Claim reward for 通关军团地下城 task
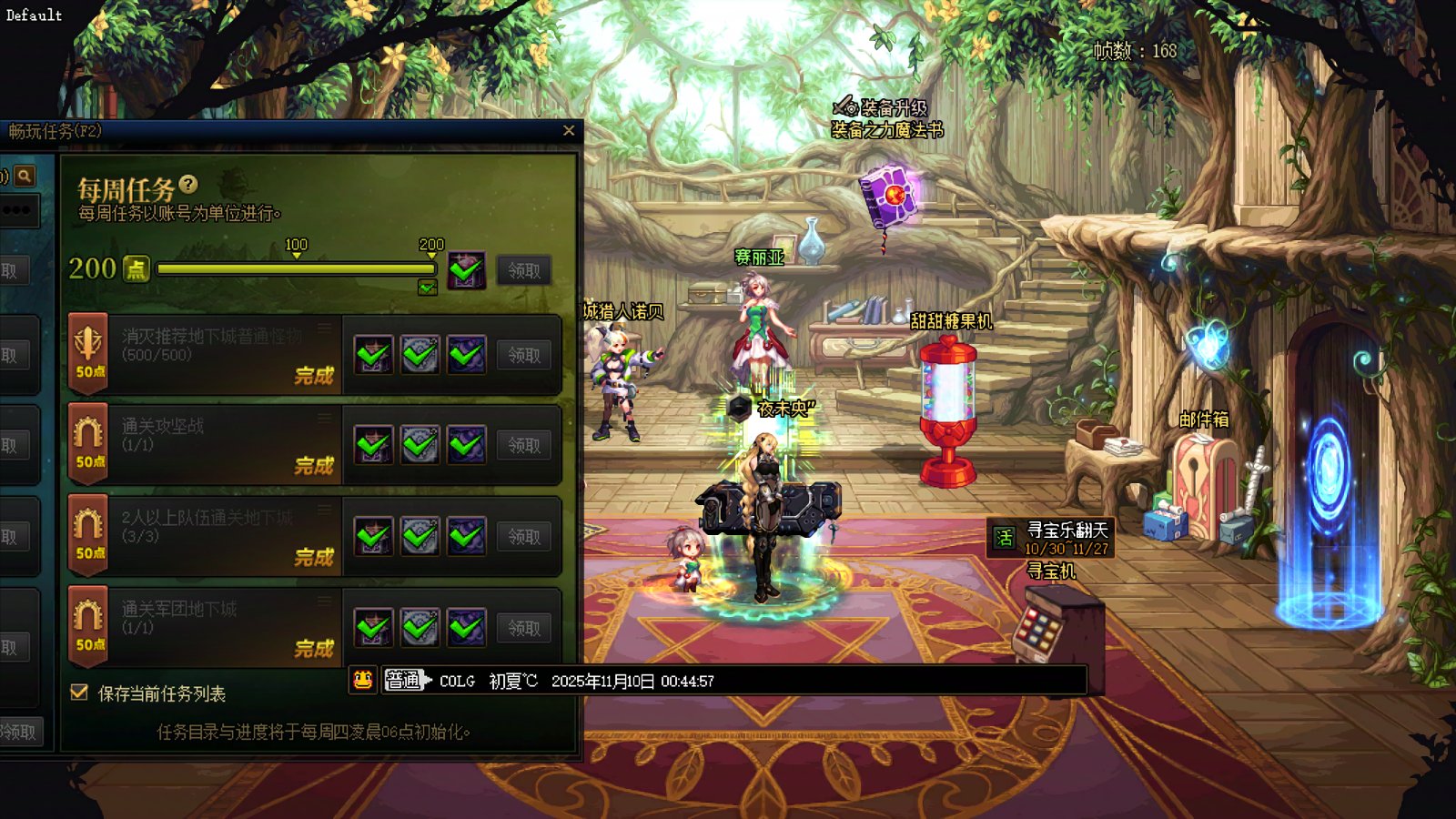Screen dimensions: 1456x819 click(524, 628)
